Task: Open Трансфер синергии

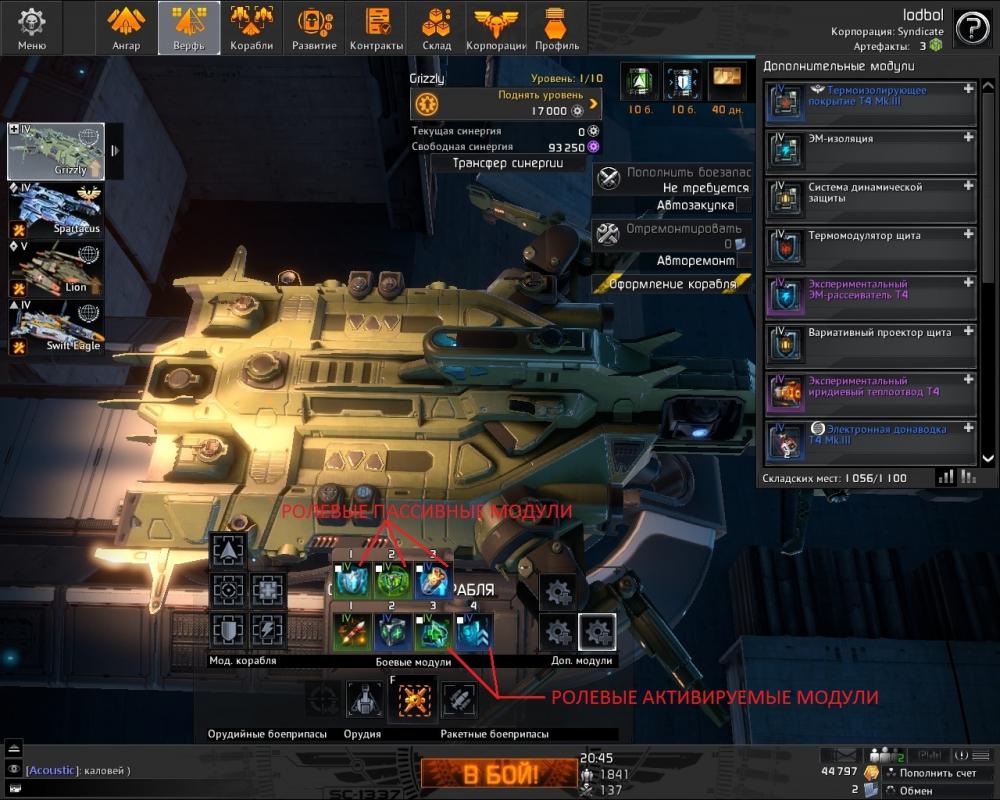Action: tap(507, 163)
